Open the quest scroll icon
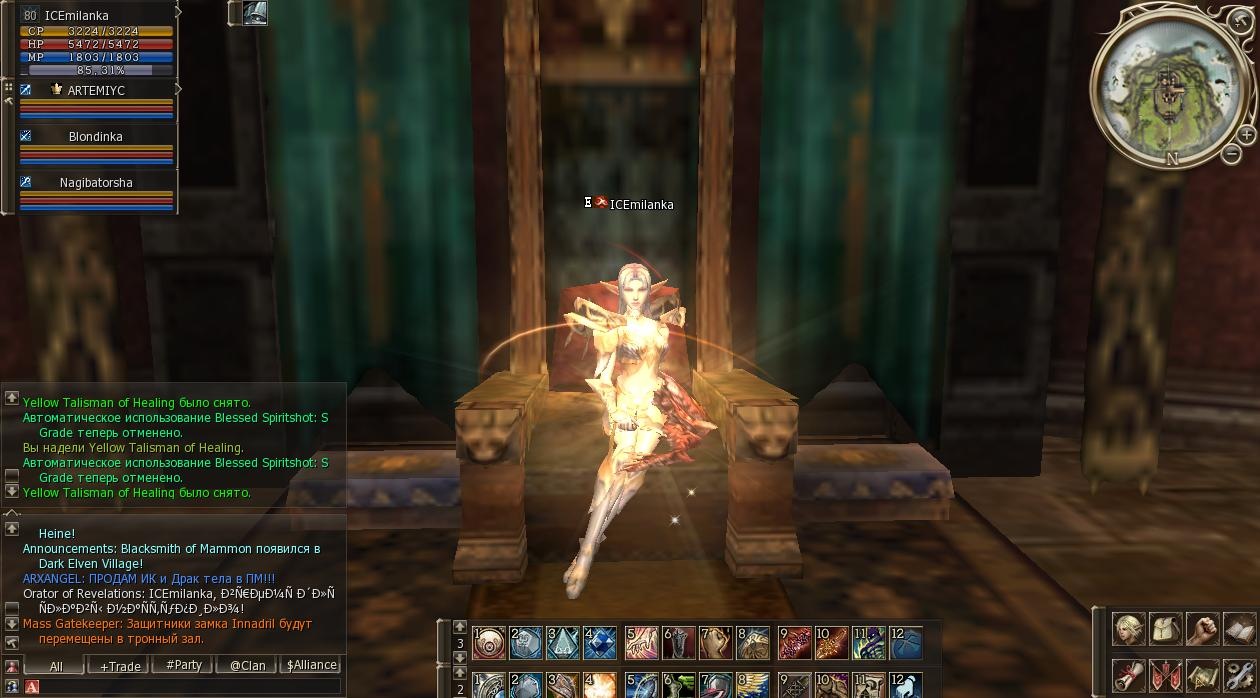 tap(1130, 675)
